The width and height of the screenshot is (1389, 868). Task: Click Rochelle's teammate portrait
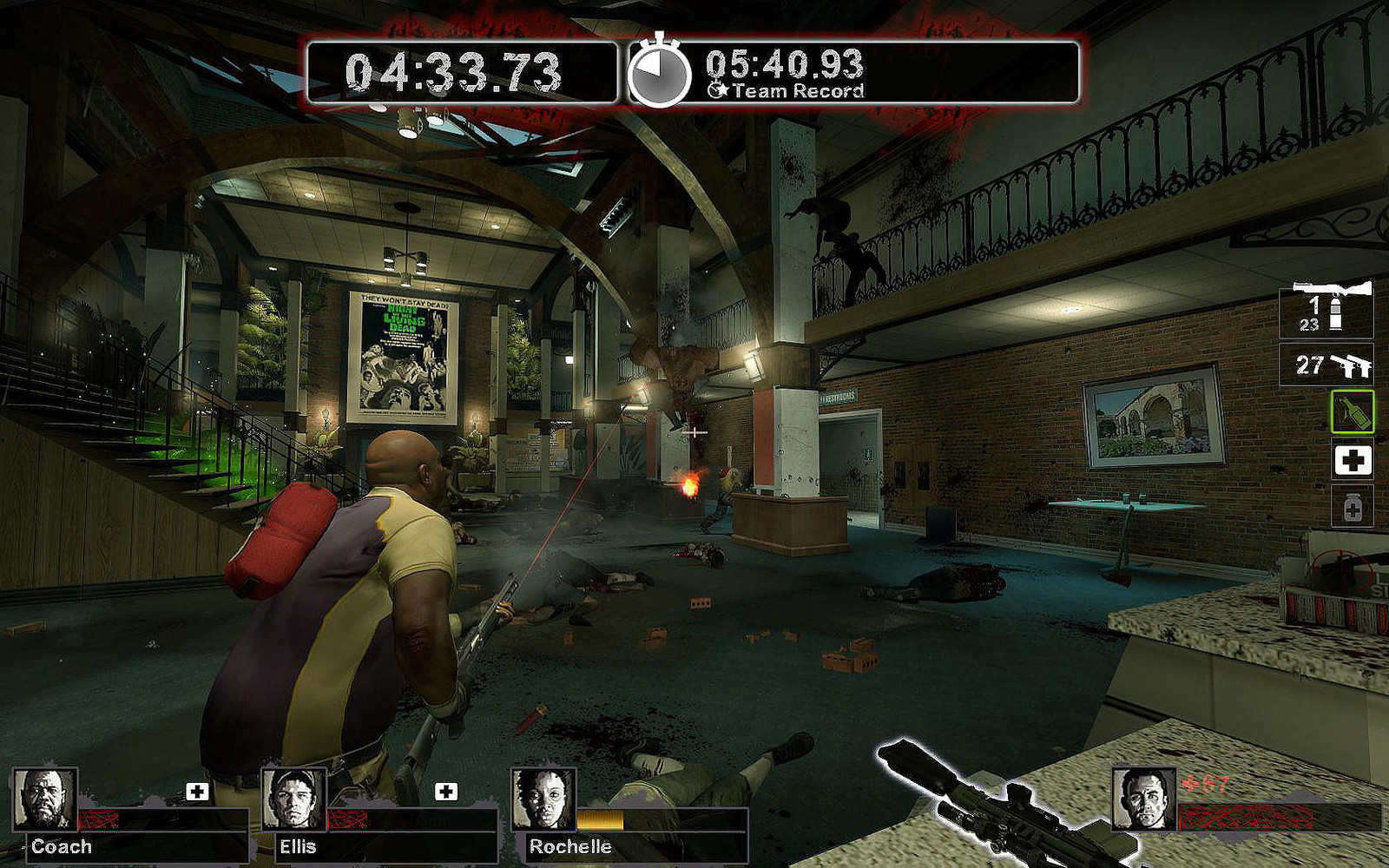pos(543,799)
